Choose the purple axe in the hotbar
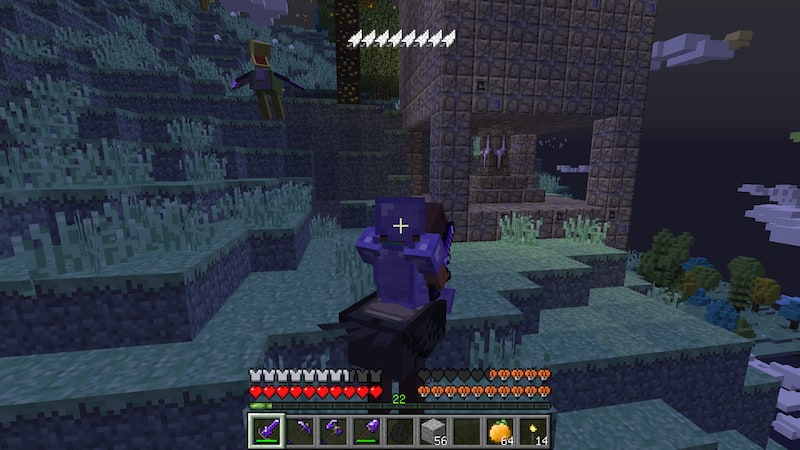The width and height of the screenshot is (800, 450). pos(334,430)
